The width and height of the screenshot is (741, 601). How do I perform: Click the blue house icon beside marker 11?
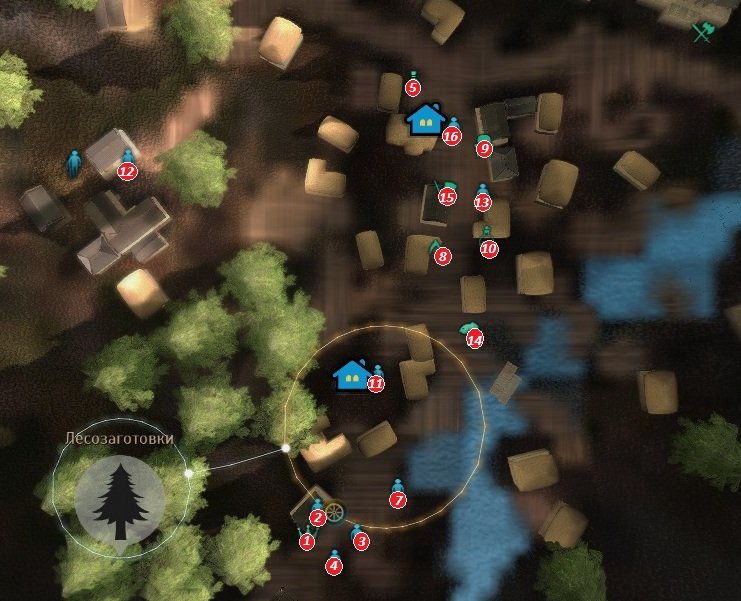point(351,374)
